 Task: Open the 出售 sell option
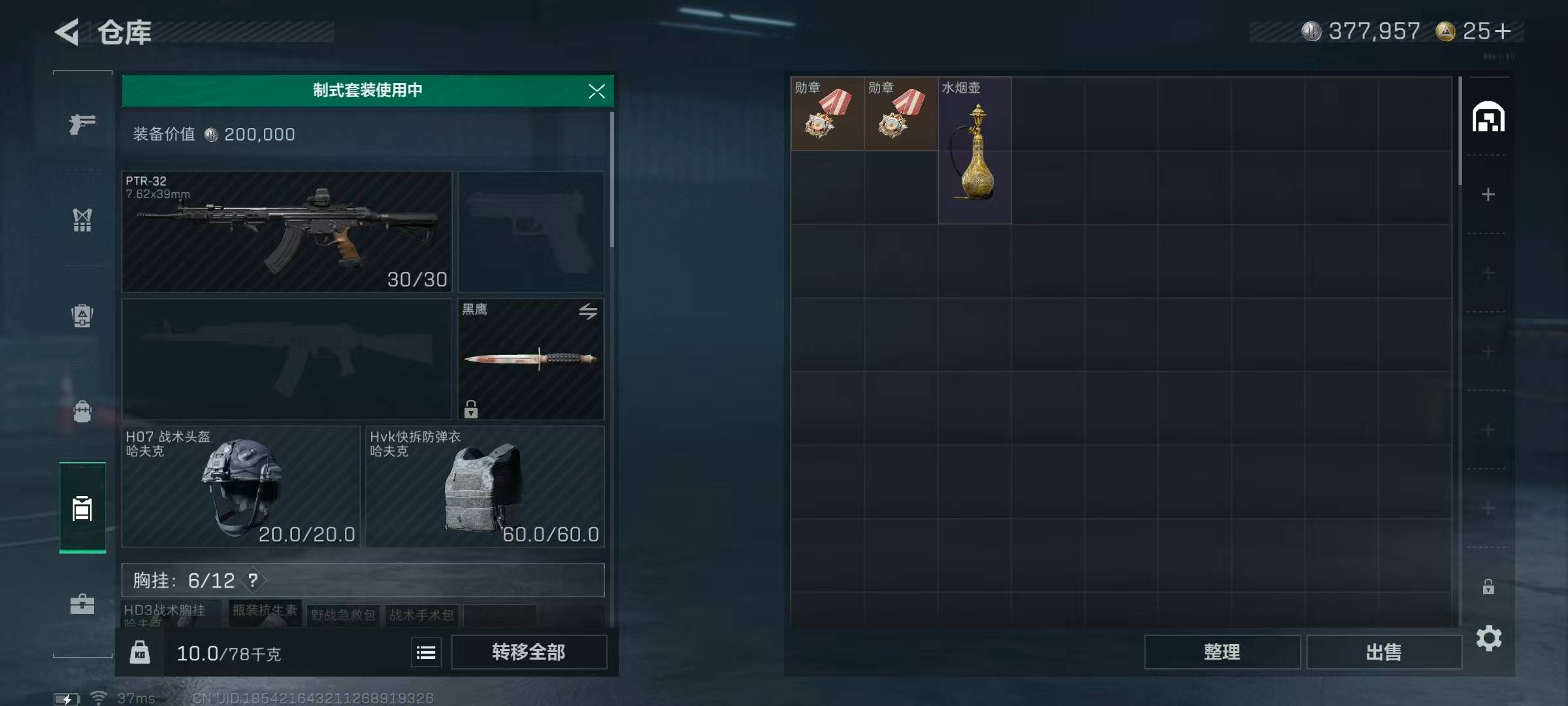tap(1384, 652)
